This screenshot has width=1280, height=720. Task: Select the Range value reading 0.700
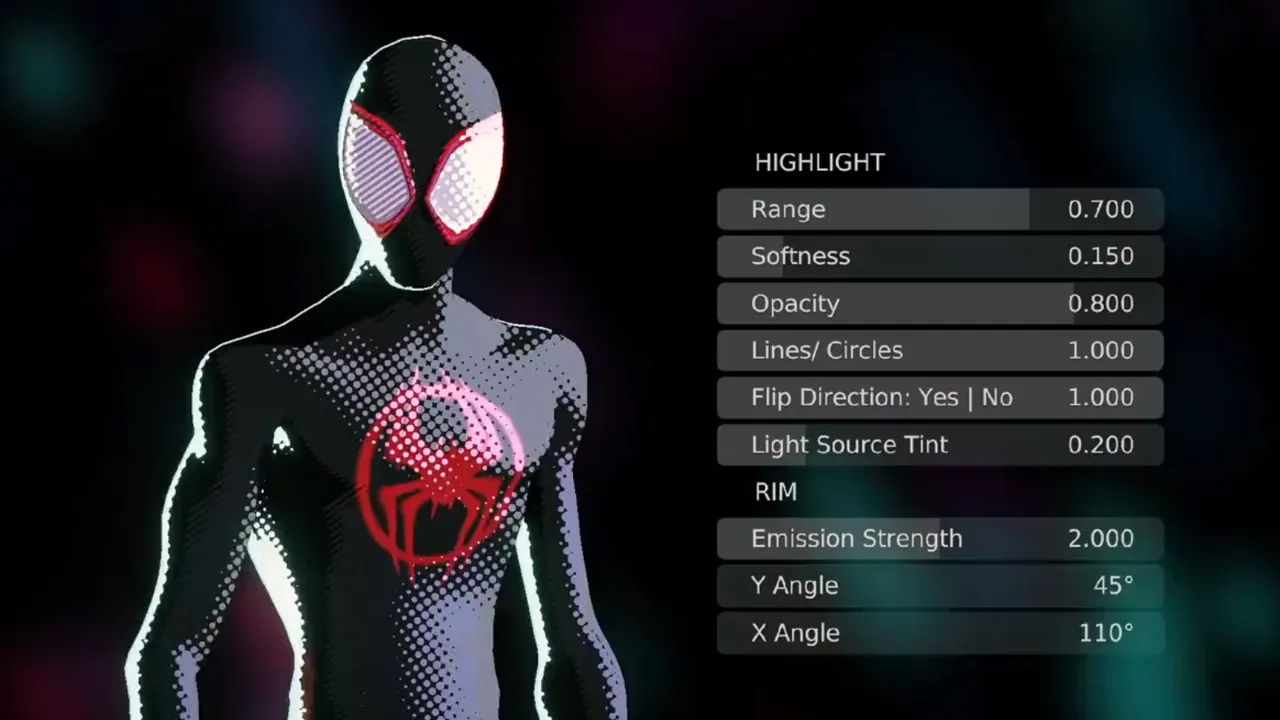[1101, 209]
